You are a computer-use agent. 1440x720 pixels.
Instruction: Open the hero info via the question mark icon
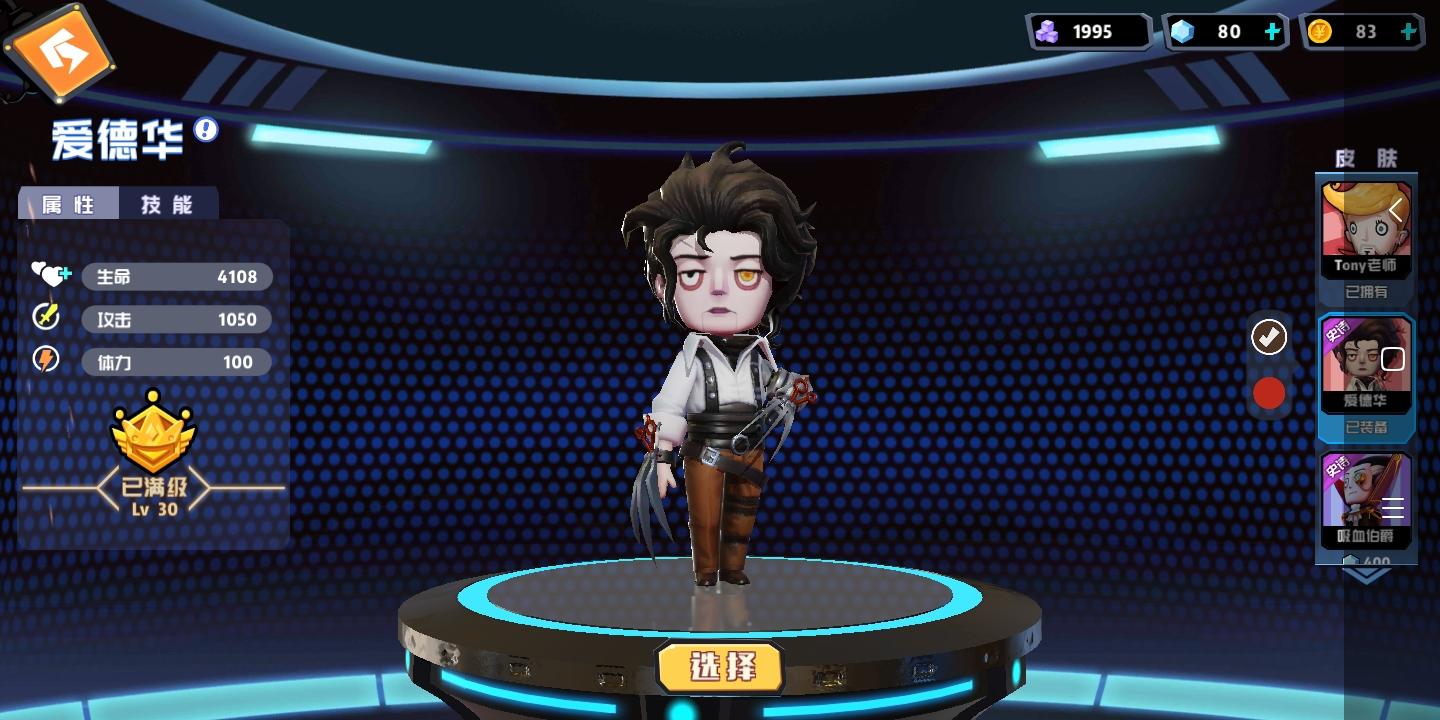point(204,131)
